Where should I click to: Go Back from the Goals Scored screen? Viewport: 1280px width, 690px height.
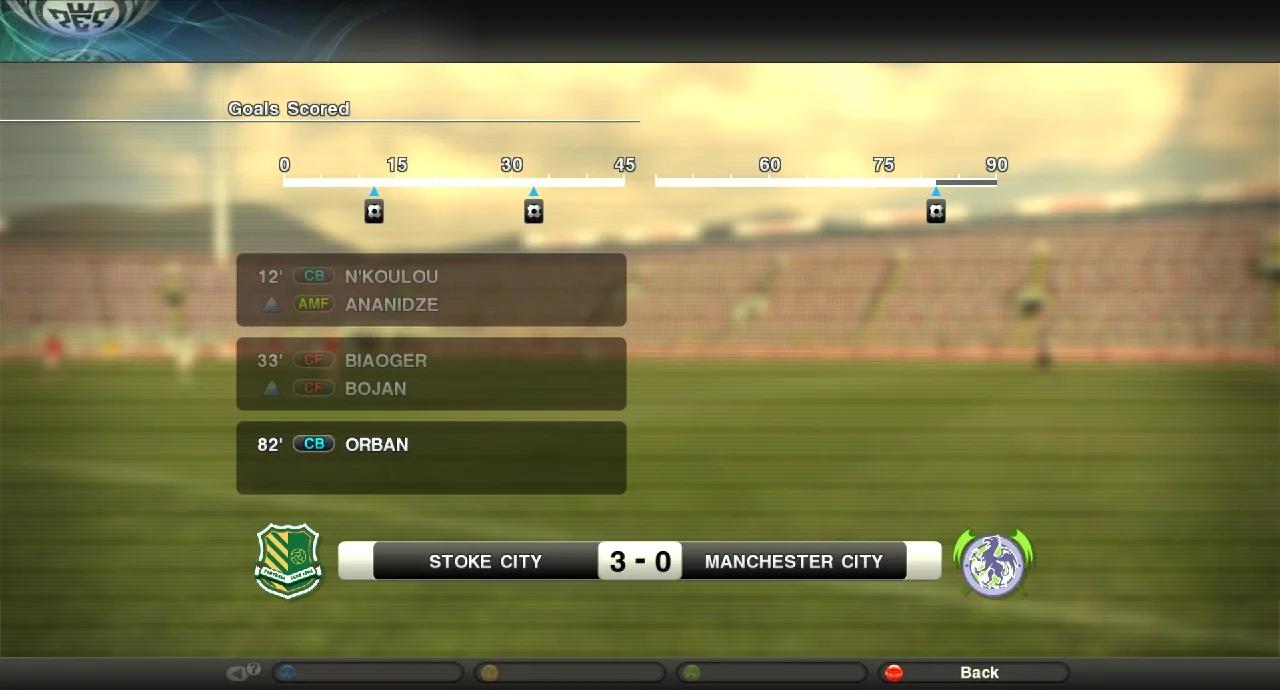coord(973,673)
